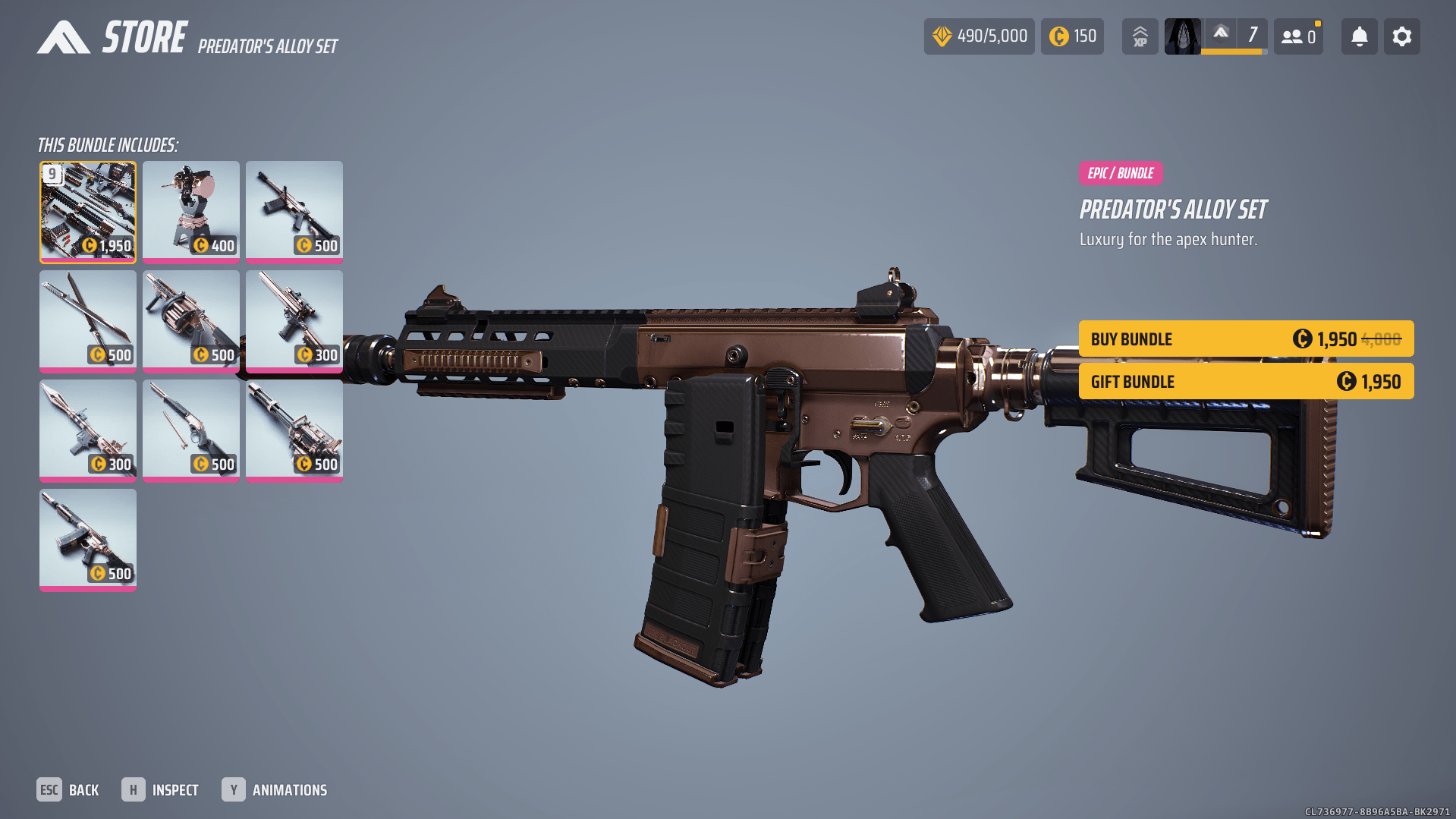Open the friends list
This screenshot has height=819, width=1456.
coord(1298,36)
